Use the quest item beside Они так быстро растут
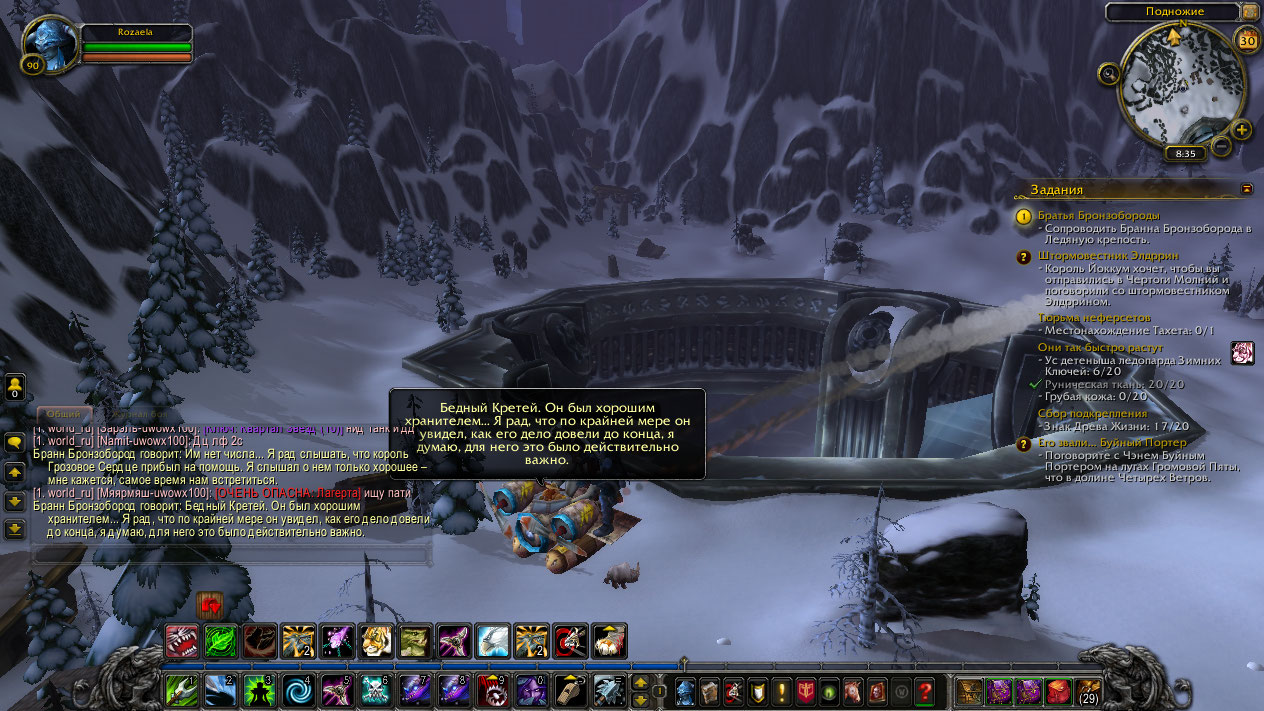The height and width of the screenshot is (711, 1264). coord(1242,353)
